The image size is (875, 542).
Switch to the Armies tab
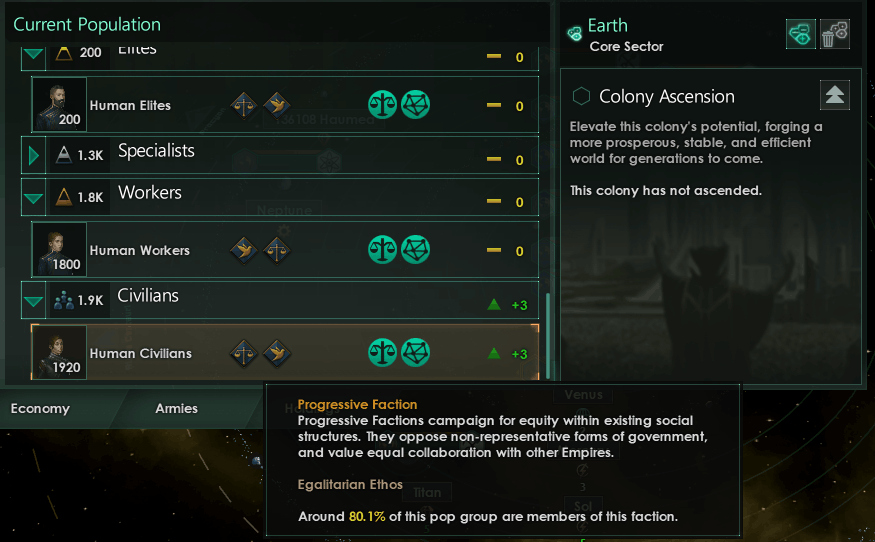tap(176, 408)
